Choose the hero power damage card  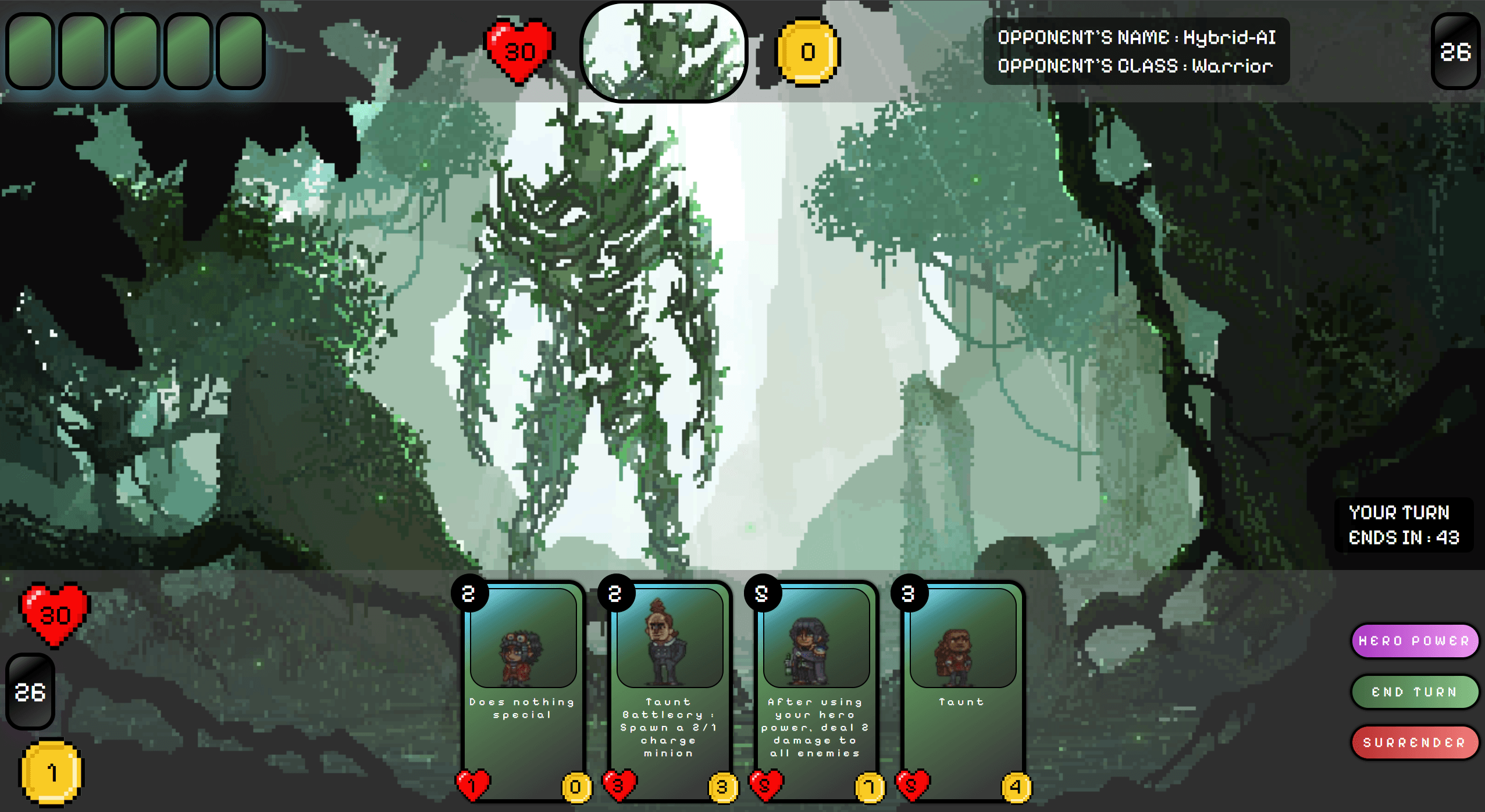(815, 692)
